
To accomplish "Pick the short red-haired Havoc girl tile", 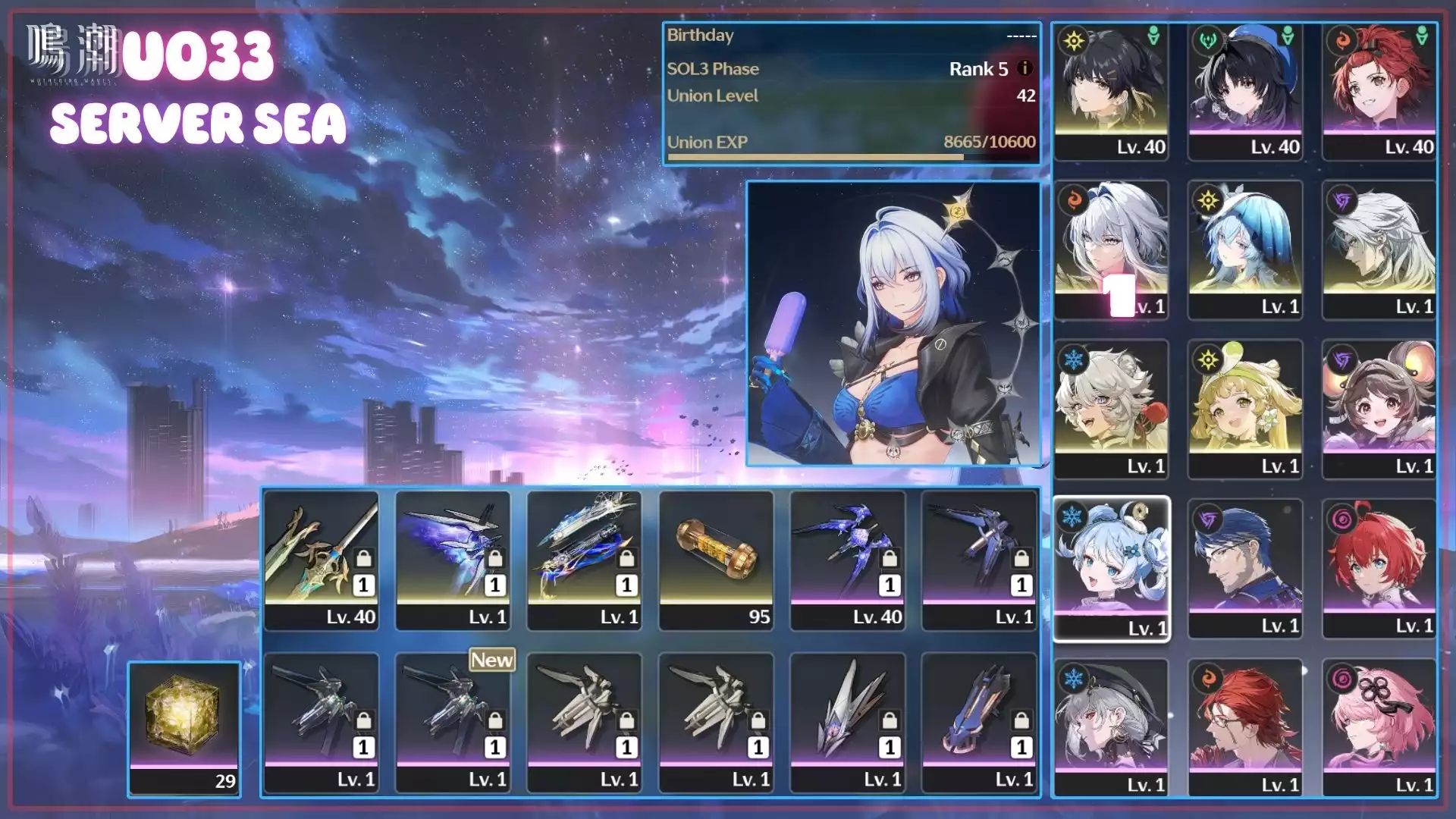I will pos(1379,569).
